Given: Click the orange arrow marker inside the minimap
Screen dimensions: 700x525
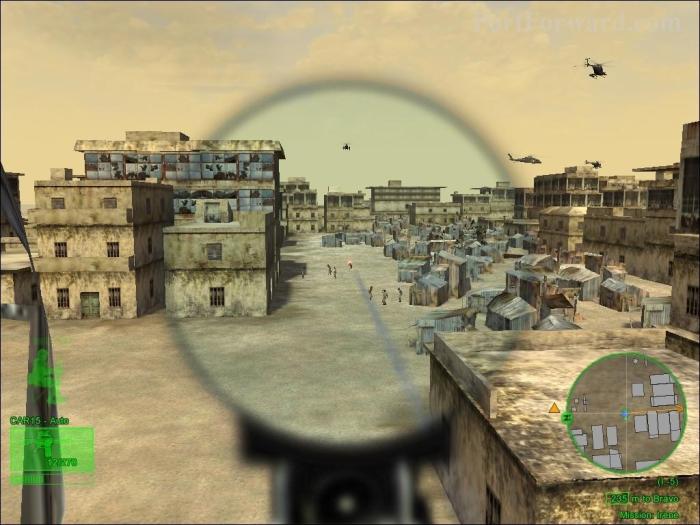Looking at the screenshot, I should pos(678,408).
